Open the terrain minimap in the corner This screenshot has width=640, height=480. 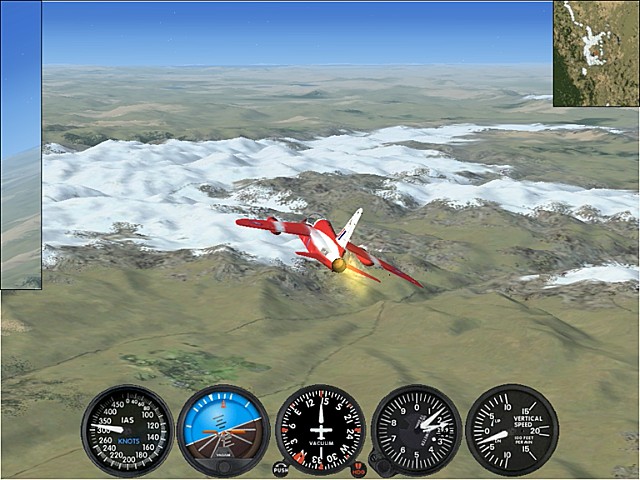point(596,53)
